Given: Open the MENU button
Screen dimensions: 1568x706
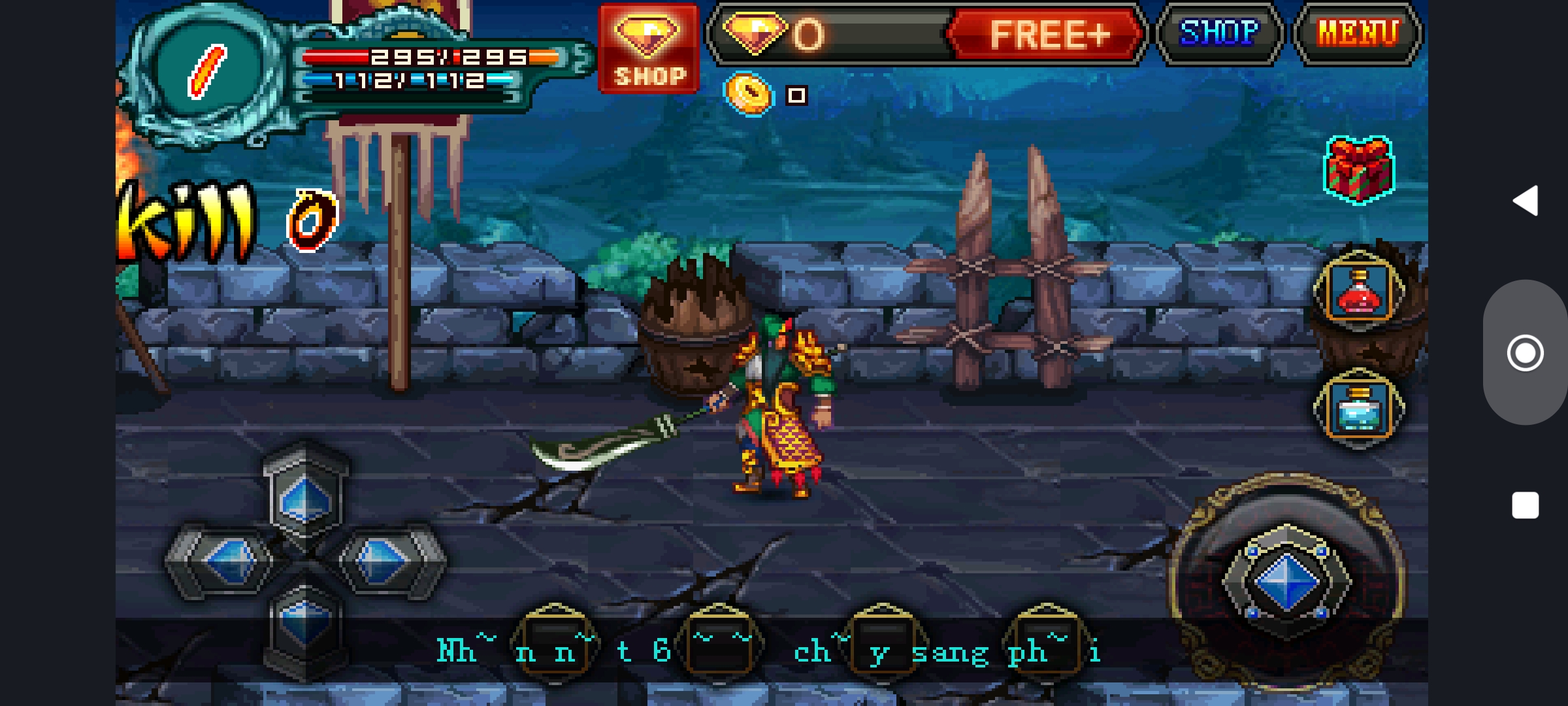Looking at the screenshot, I should [x=1358, y=34].
